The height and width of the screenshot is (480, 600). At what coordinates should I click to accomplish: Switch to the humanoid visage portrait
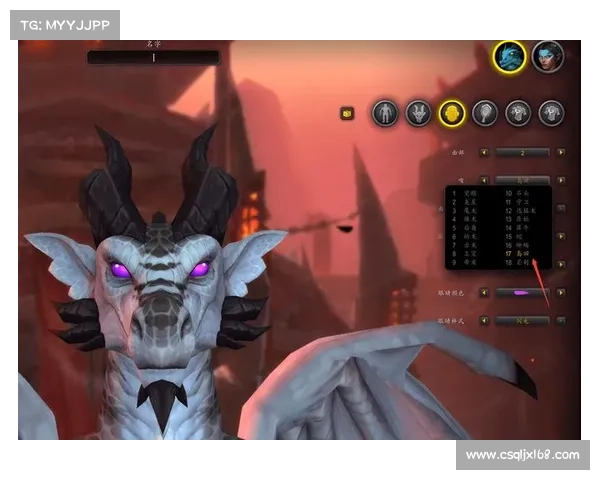click(548, 56)
